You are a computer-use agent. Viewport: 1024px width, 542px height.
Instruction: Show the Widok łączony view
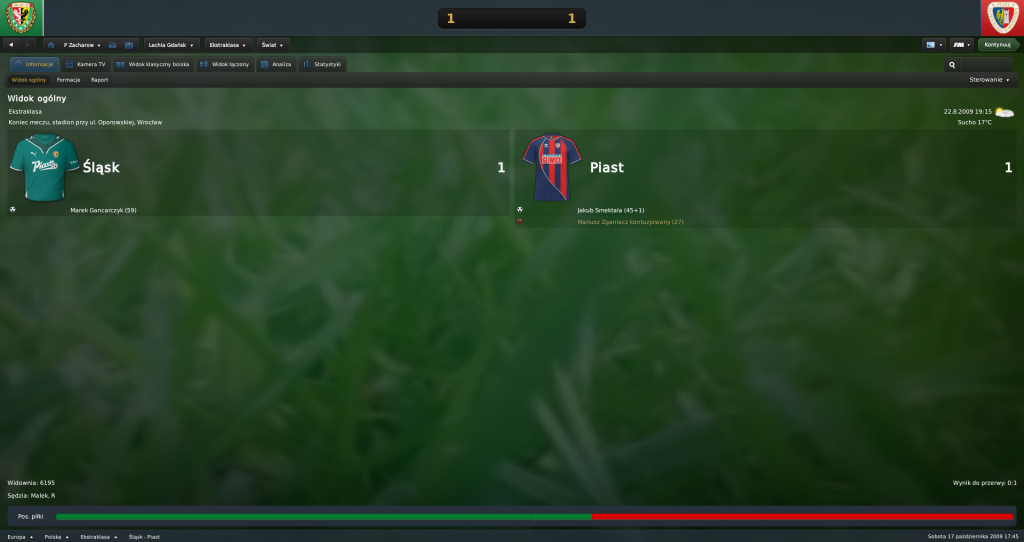click(x=224, y=64)
